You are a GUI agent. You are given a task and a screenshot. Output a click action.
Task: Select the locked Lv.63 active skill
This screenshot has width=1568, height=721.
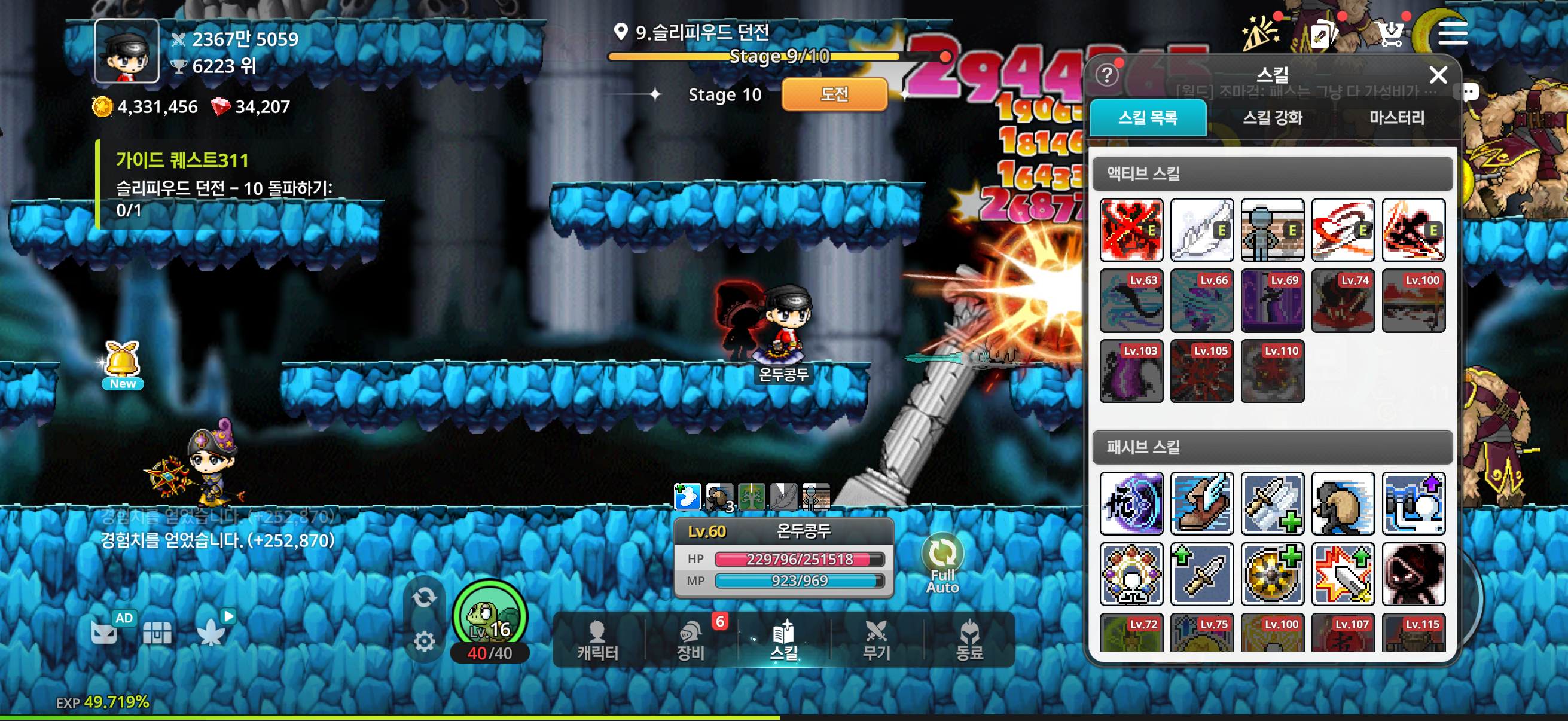click(x=1131, y=301)
